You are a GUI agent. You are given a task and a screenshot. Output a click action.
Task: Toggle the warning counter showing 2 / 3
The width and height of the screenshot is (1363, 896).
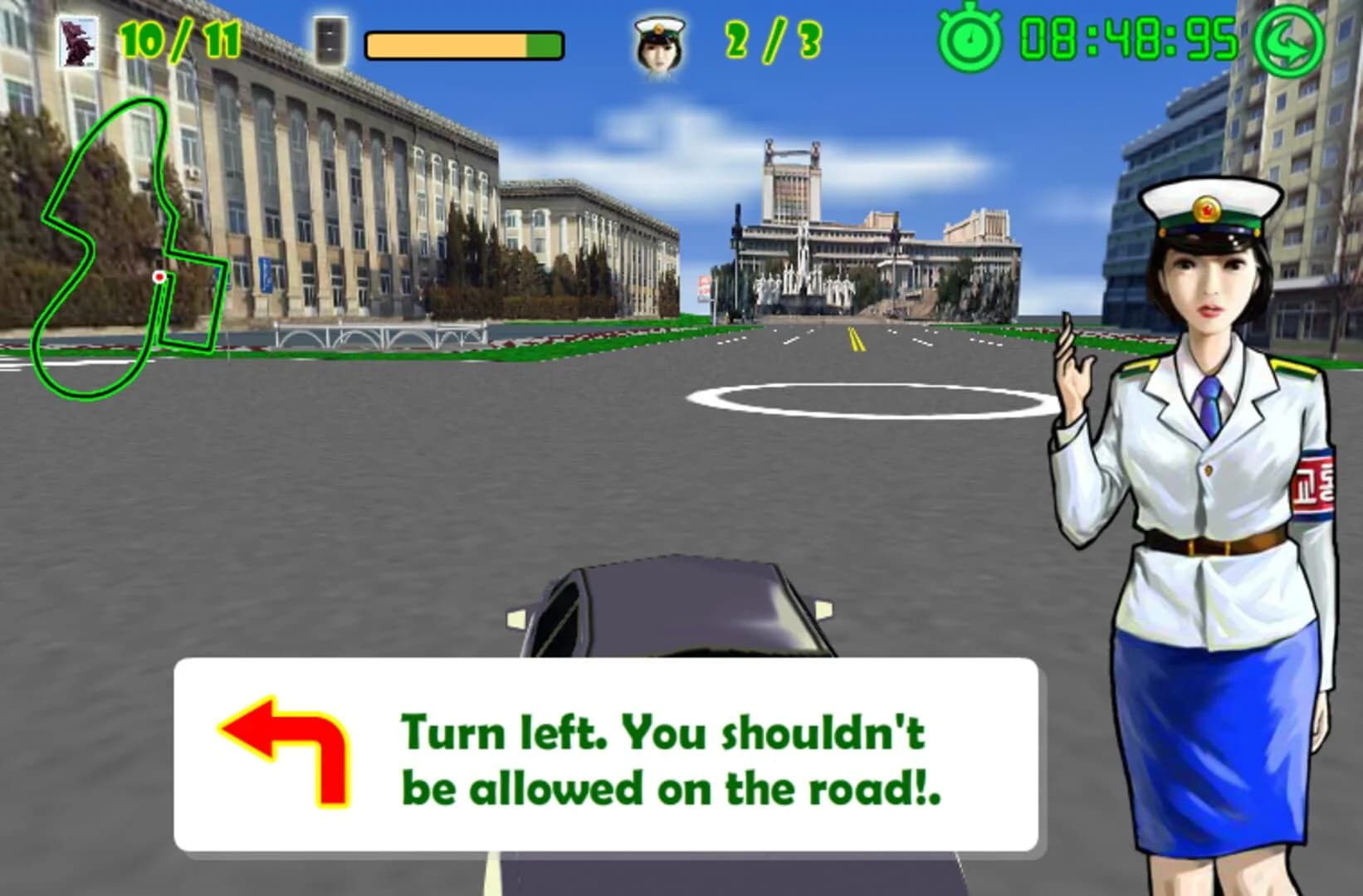coord(772,37)
